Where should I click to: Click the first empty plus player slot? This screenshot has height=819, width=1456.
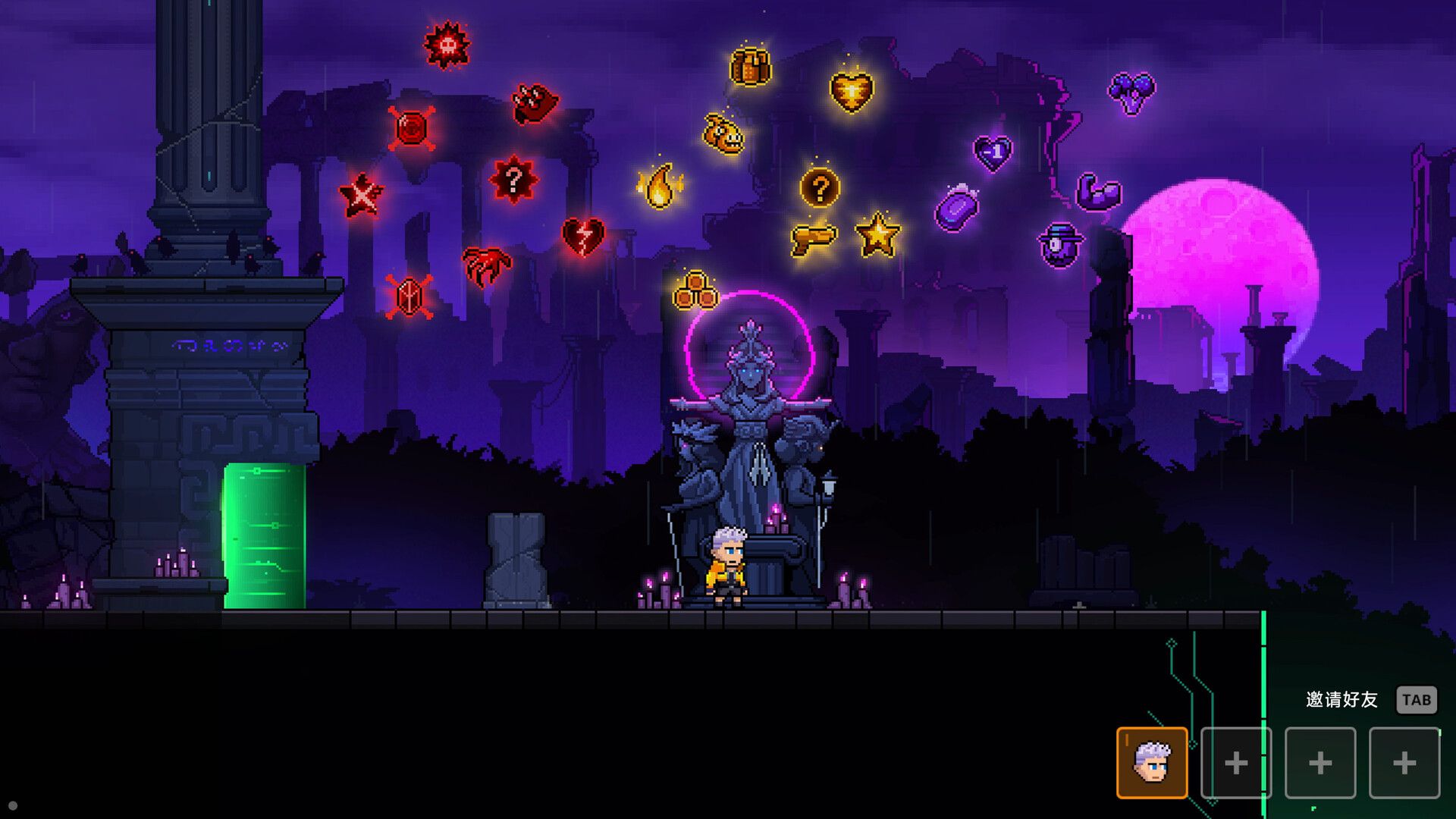tap(1236, 762)
